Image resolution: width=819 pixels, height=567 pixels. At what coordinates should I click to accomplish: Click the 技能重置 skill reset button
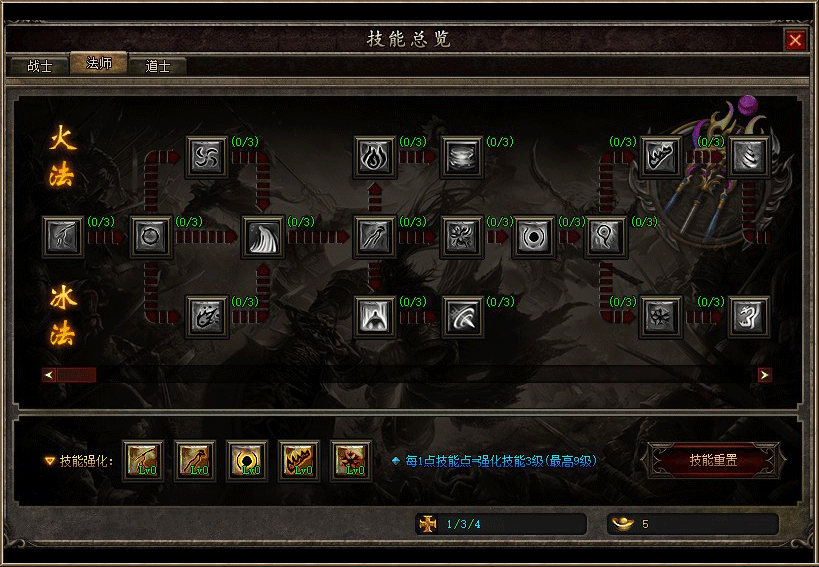tap(713, 461)
